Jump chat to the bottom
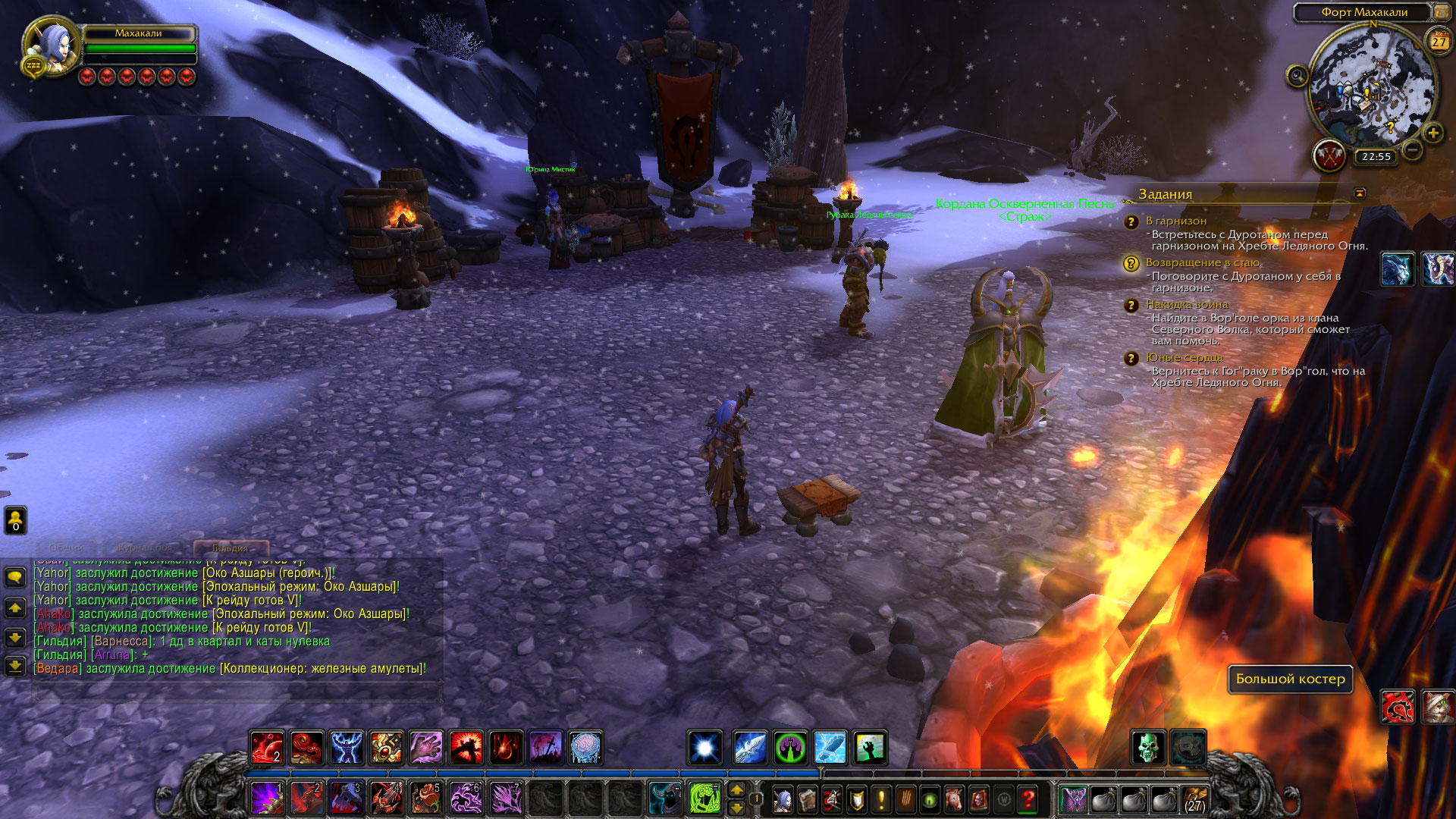This screenshot has height=819, width=1456. [x=15, y=666]
